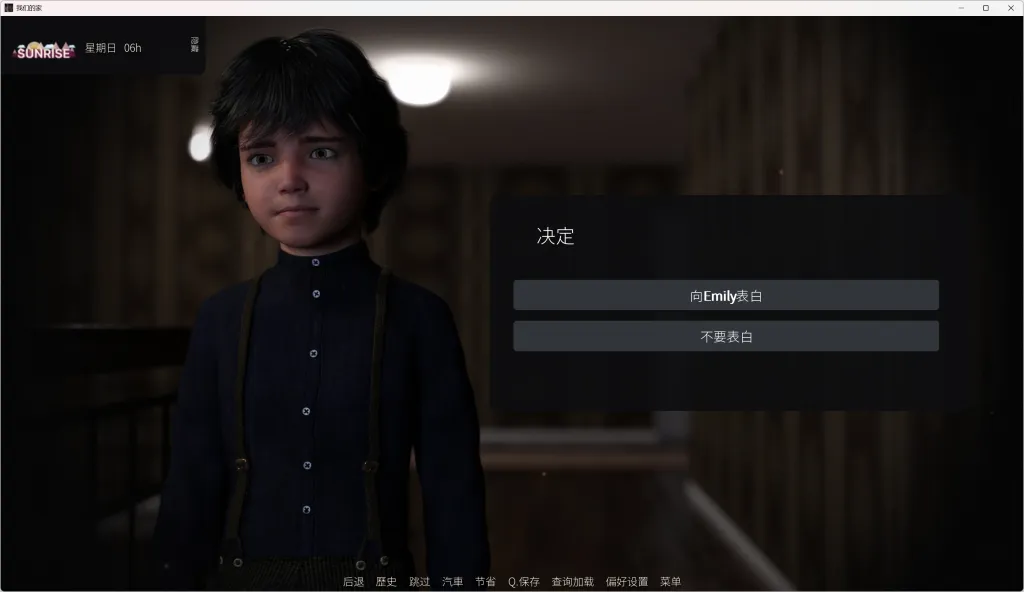The height and width of the screenshot is (592, 1024).
Task: Activate the 跳过 skip option
Action: pyautogui.click(x=420, y=582)
